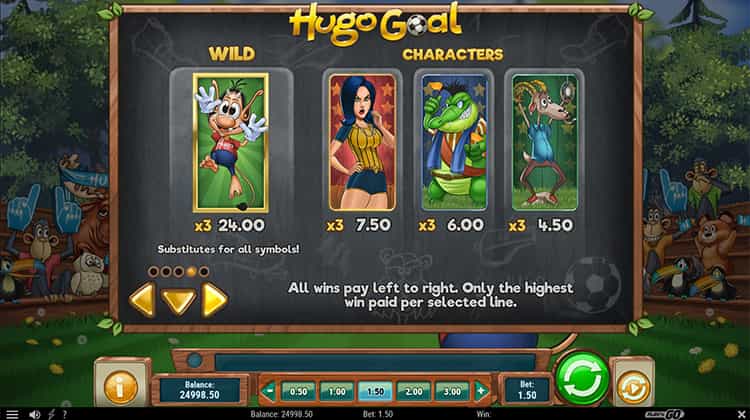Switch the bet to 3.00

(x=453, y=391)
